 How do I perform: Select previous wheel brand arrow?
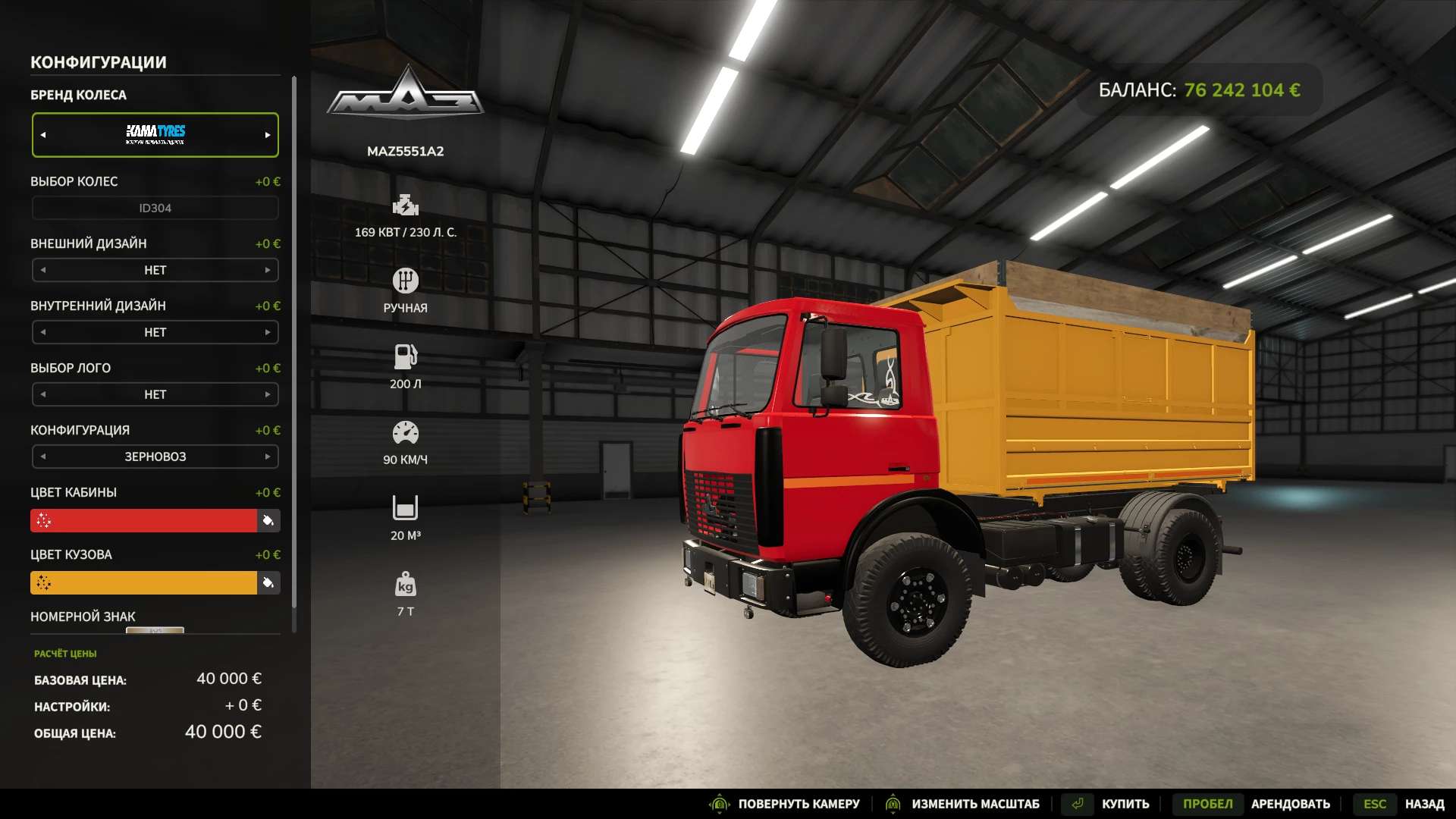tap(43, 135)
